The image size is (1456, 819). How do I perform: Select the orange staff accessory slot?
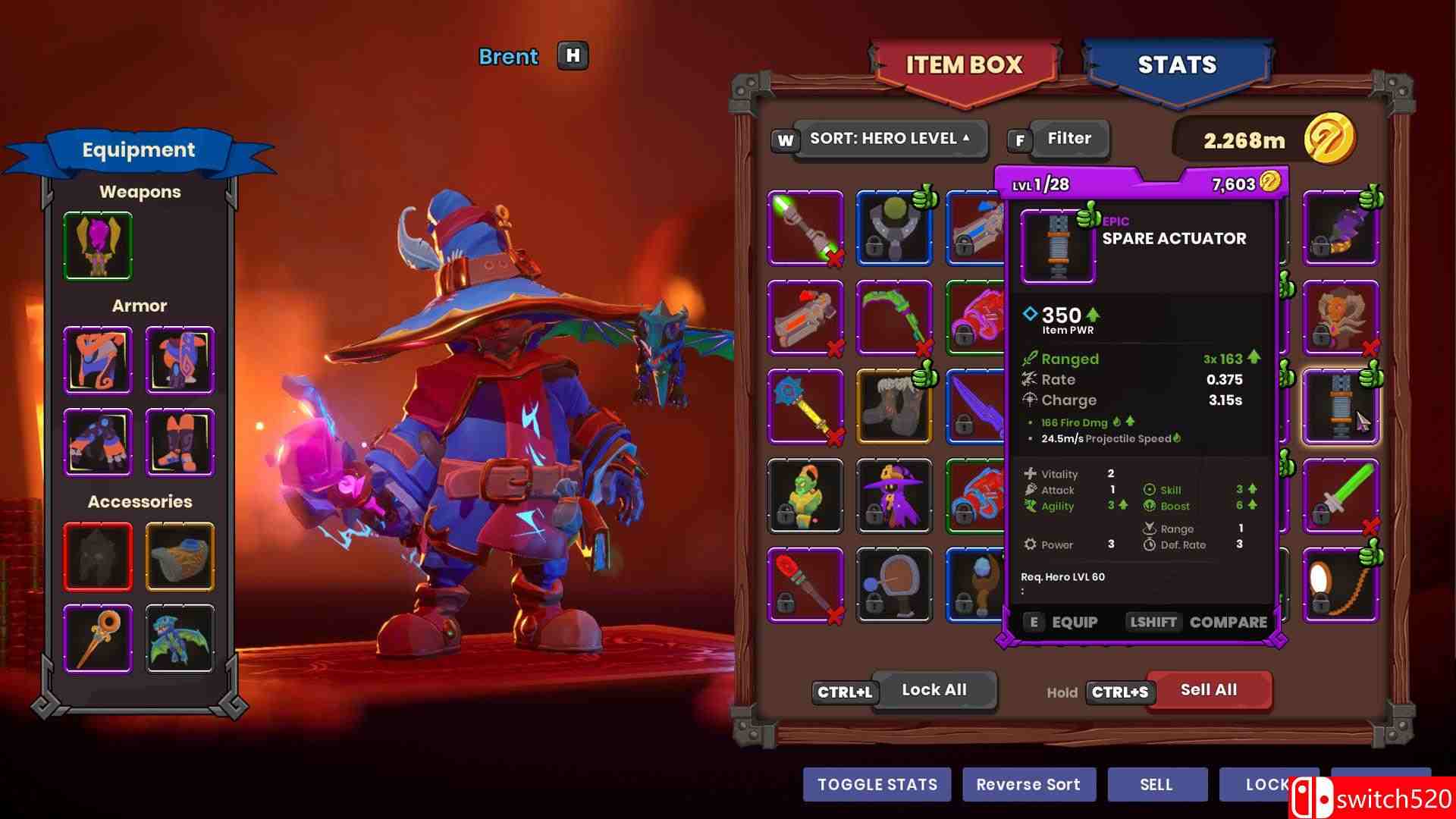pos(98,638)
